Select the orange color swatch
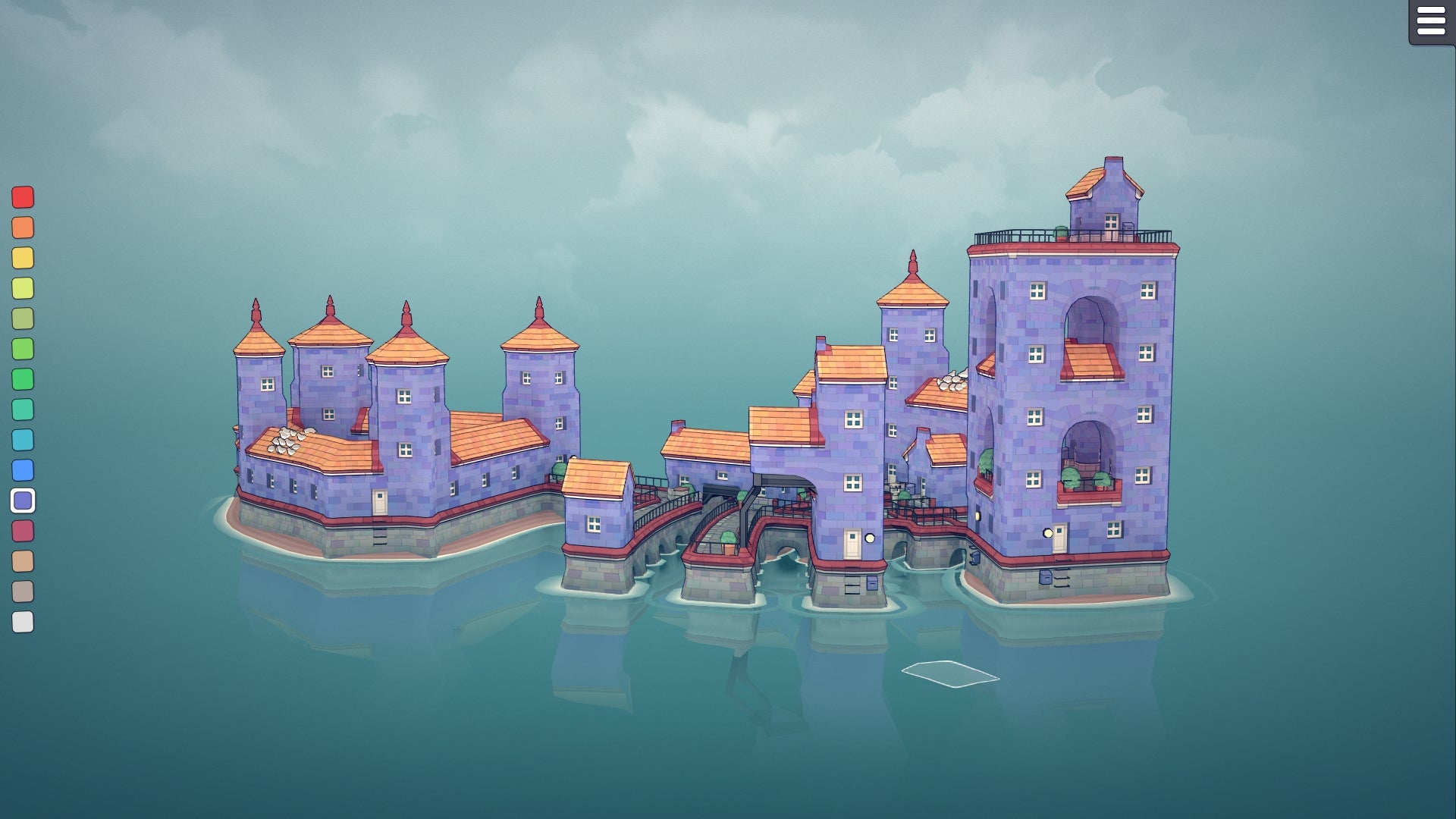This screenshot has height=819, width=1456. tap(22, 227)
